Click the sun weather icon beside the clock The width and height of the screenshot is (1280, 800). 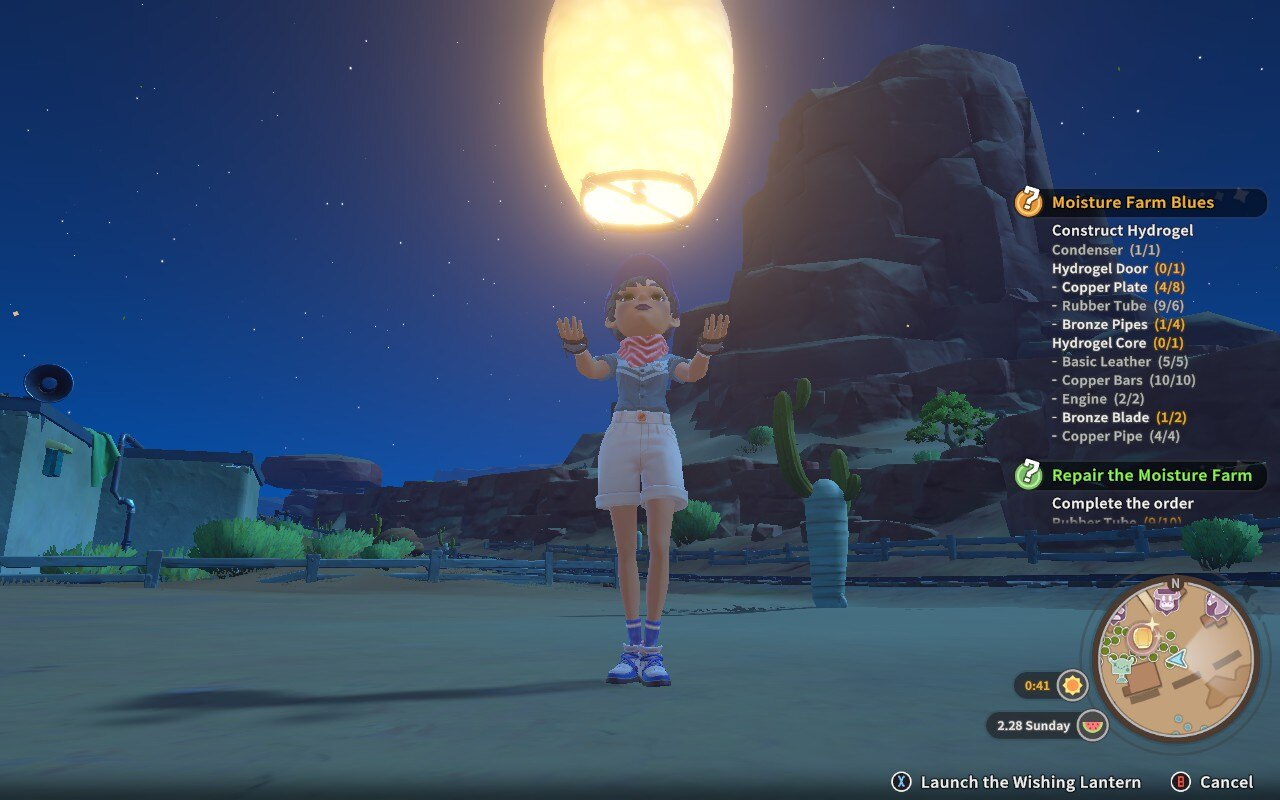[1073, 685]
